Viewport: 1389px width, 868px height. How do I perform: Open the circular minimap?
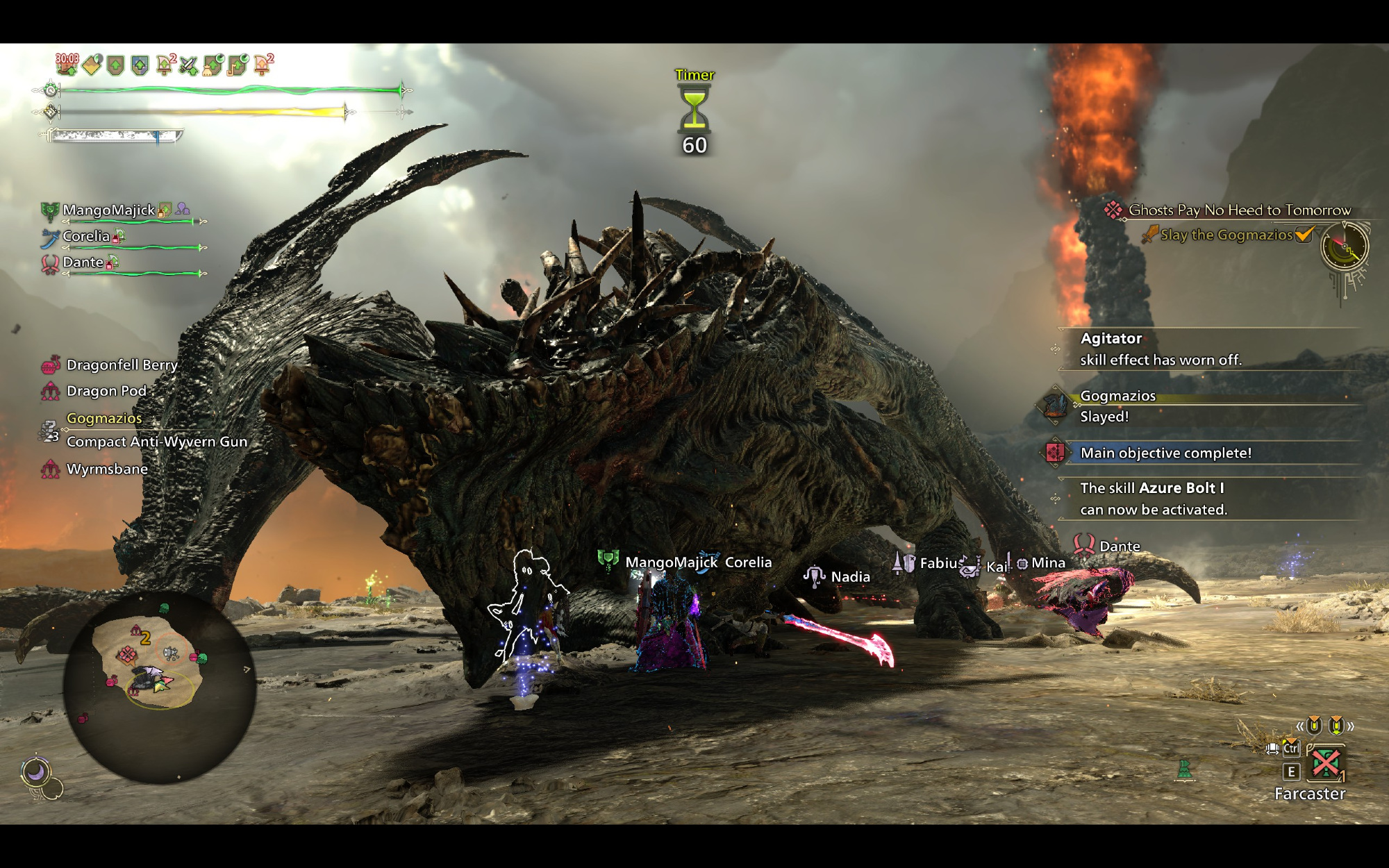pos(159,686)
